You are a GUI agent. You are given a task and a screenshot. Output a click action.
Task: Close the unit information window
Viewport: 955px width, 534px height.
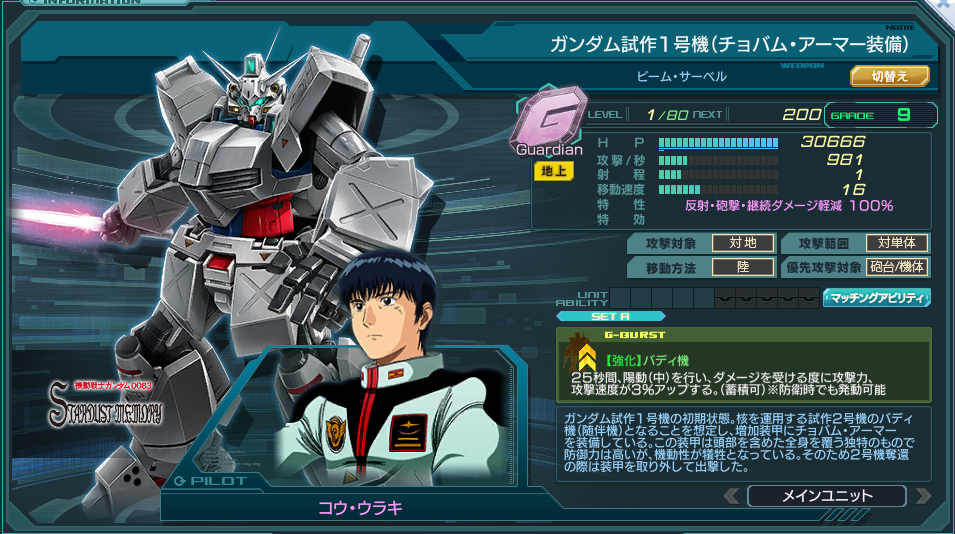pos(942,6)
